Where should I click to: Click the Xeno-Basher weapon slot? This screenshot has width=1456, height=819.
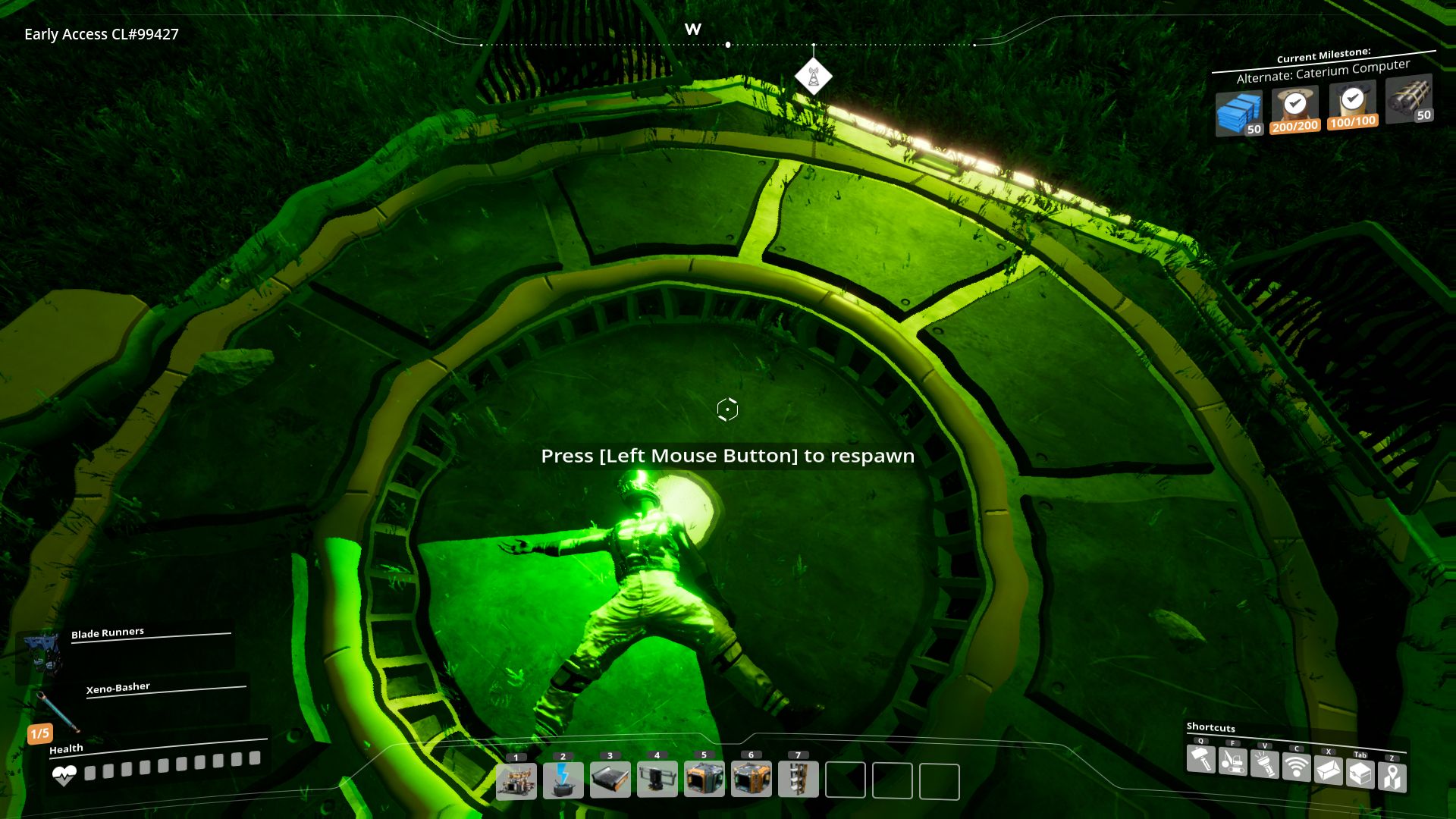click(x=57, y=709)
